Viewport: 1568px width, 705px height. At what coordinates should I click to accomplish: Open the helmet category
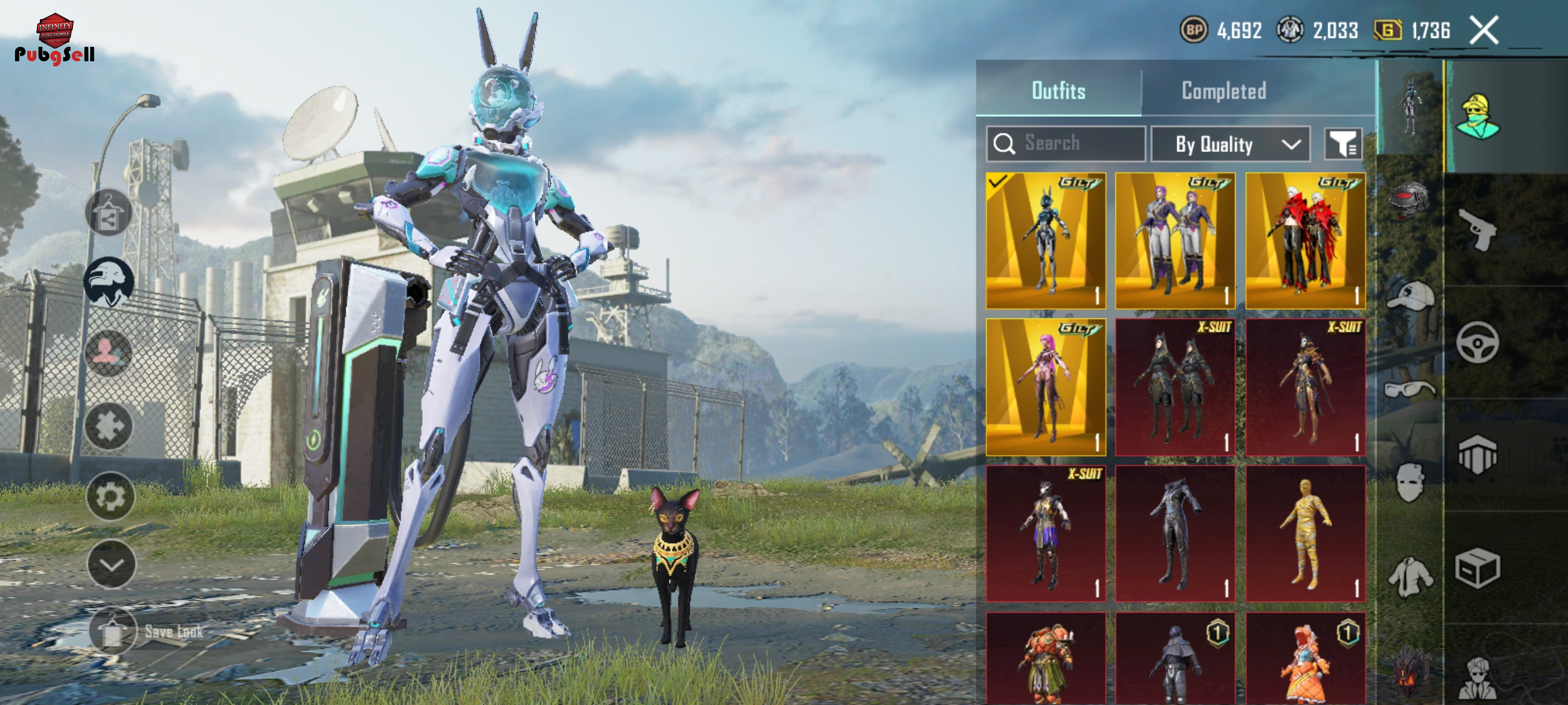click(1408, 199)
